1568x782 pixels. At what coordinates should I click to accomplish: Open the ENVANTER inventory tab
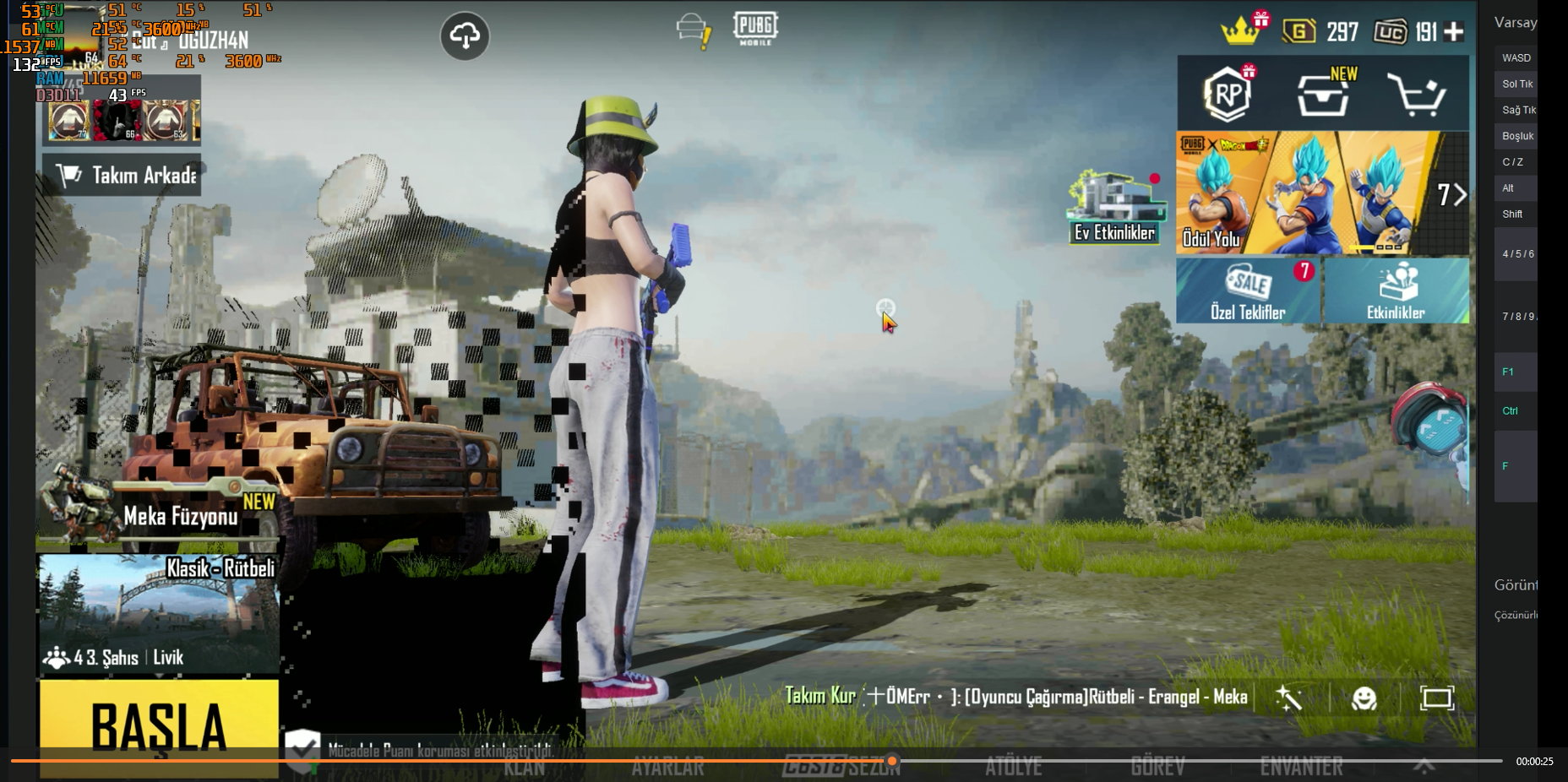tap(1301, 767)
